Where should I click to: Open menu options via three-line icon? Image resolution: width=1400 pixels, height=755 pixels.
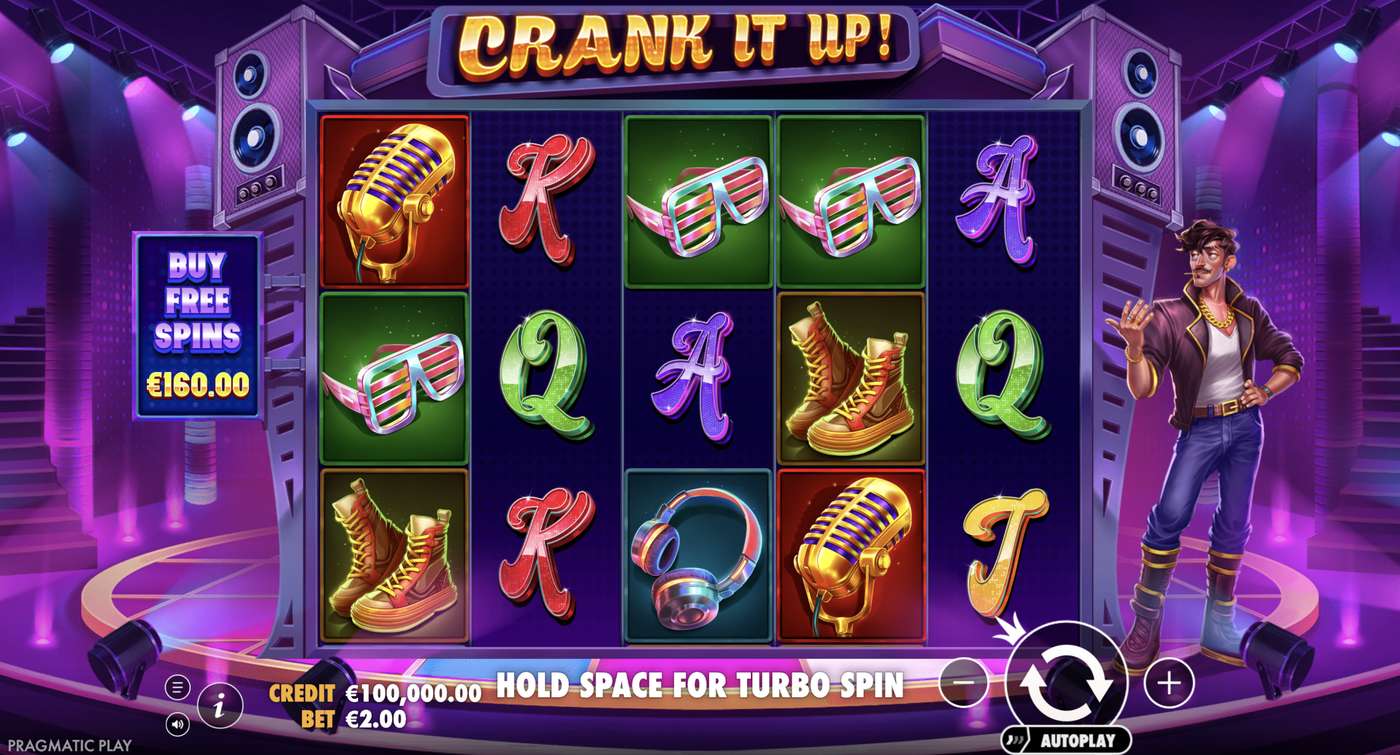pos(180,688)
